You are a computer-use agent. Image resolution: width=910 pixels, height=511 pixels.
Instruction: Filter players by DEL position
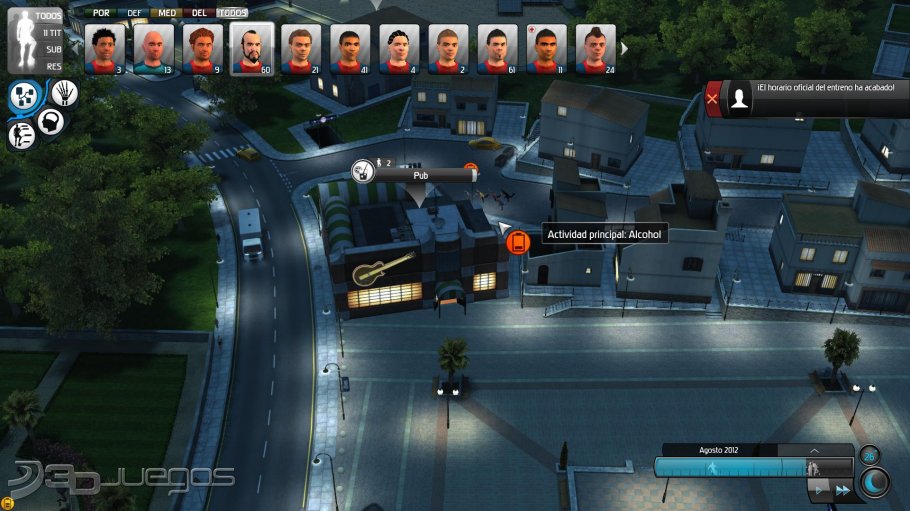(x=199, y=13)
